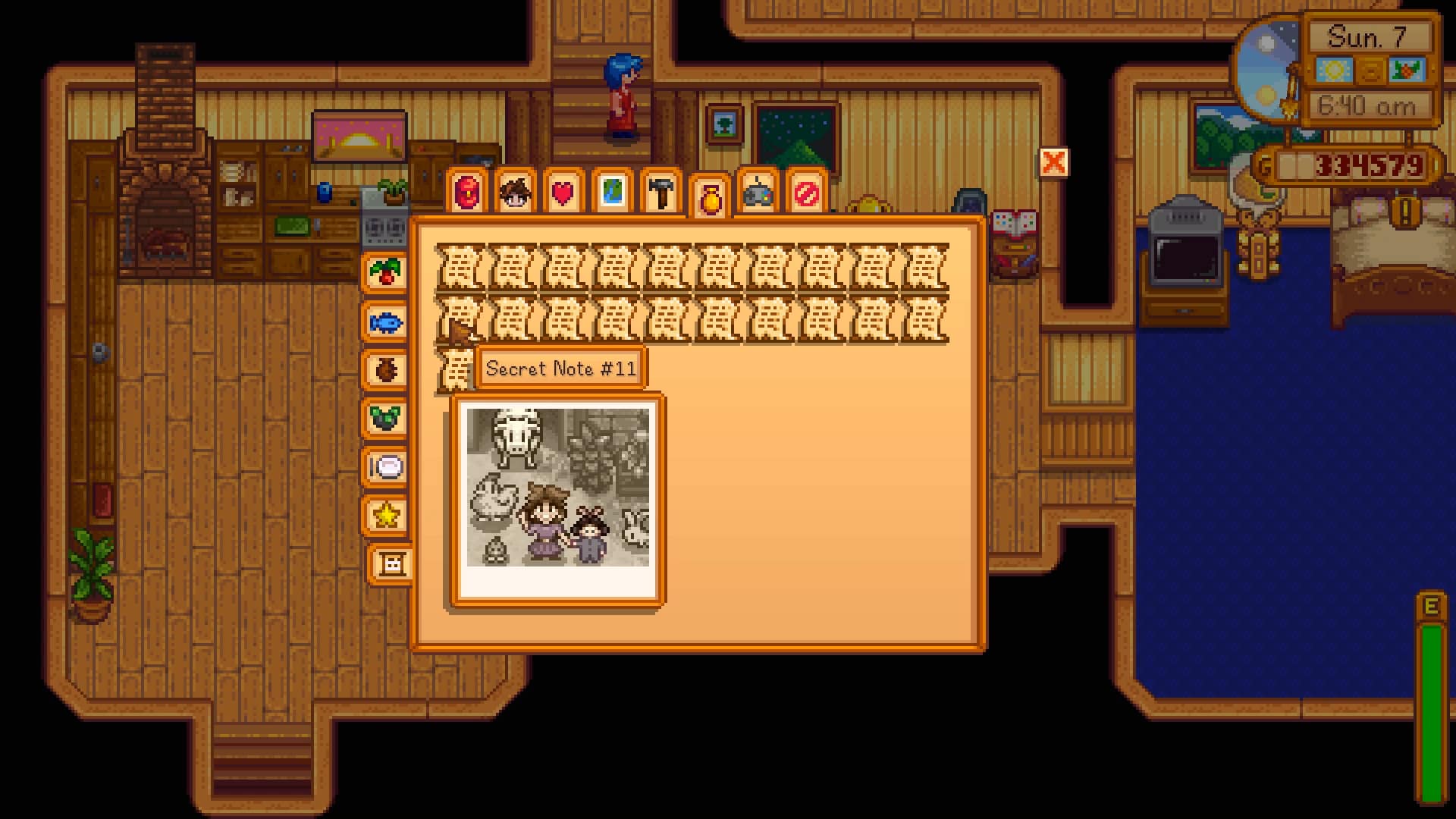Open the Minerals collection in the sidebar
Viewport: 1456px width, 819px height.
click(387, 417)
